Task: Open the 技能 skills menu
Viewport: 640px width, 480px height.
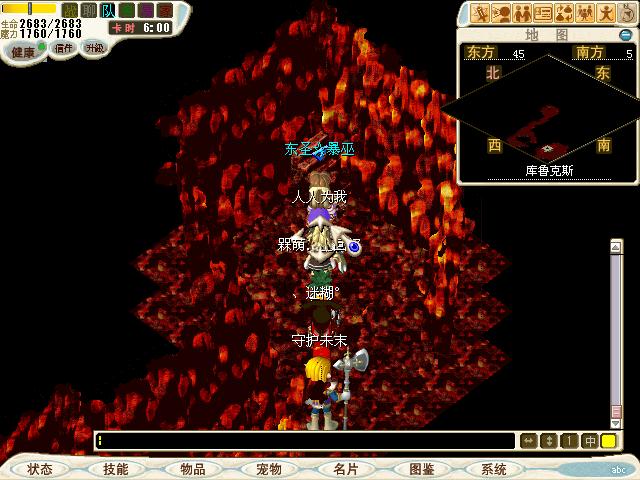Action: pos(114,468)
